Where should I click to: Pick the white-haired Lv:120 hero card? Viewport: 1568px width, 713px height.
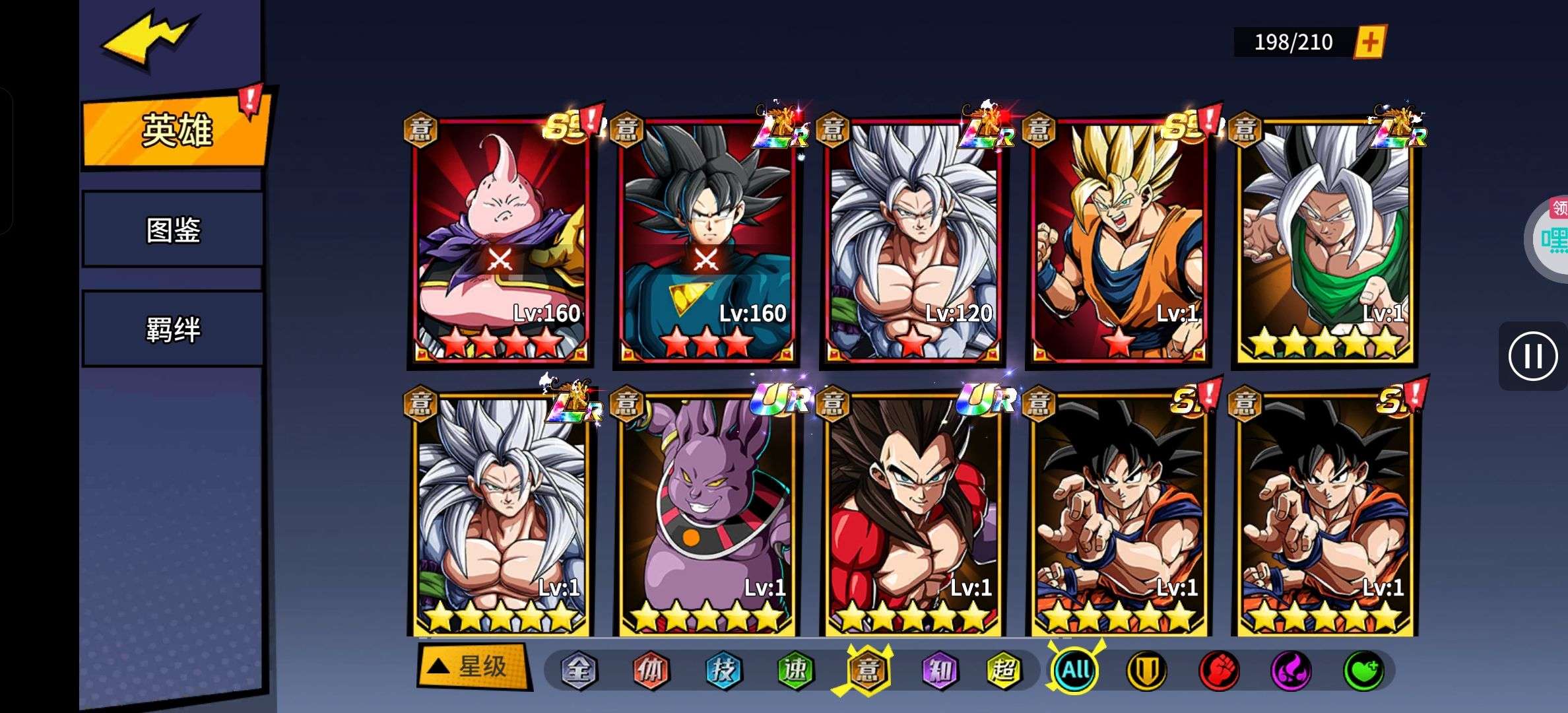(x=913, y=241)
